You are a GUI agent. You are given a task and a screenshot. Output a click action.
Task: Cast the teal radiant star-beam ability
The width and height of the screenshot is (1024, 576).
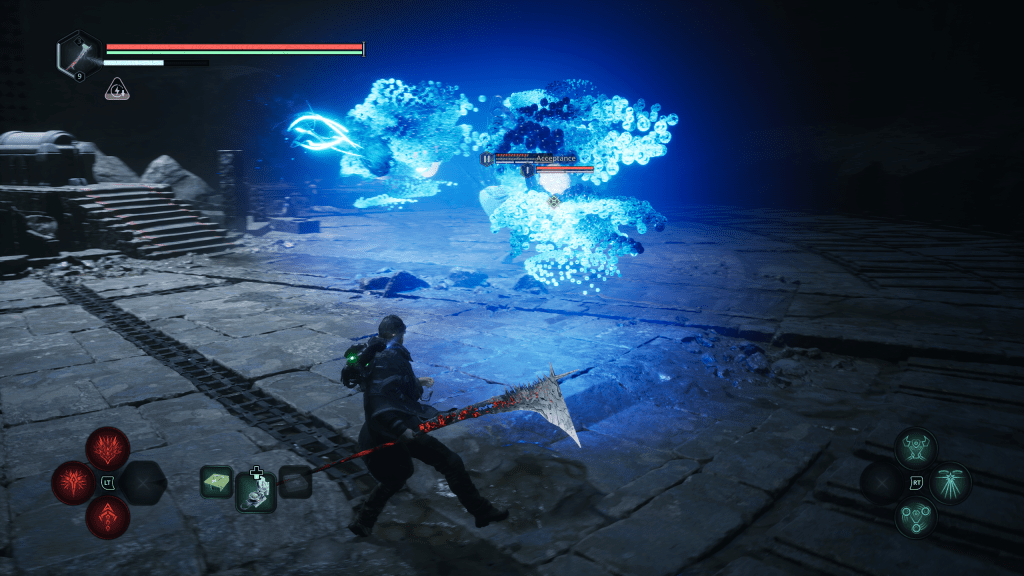coord(950,483)
